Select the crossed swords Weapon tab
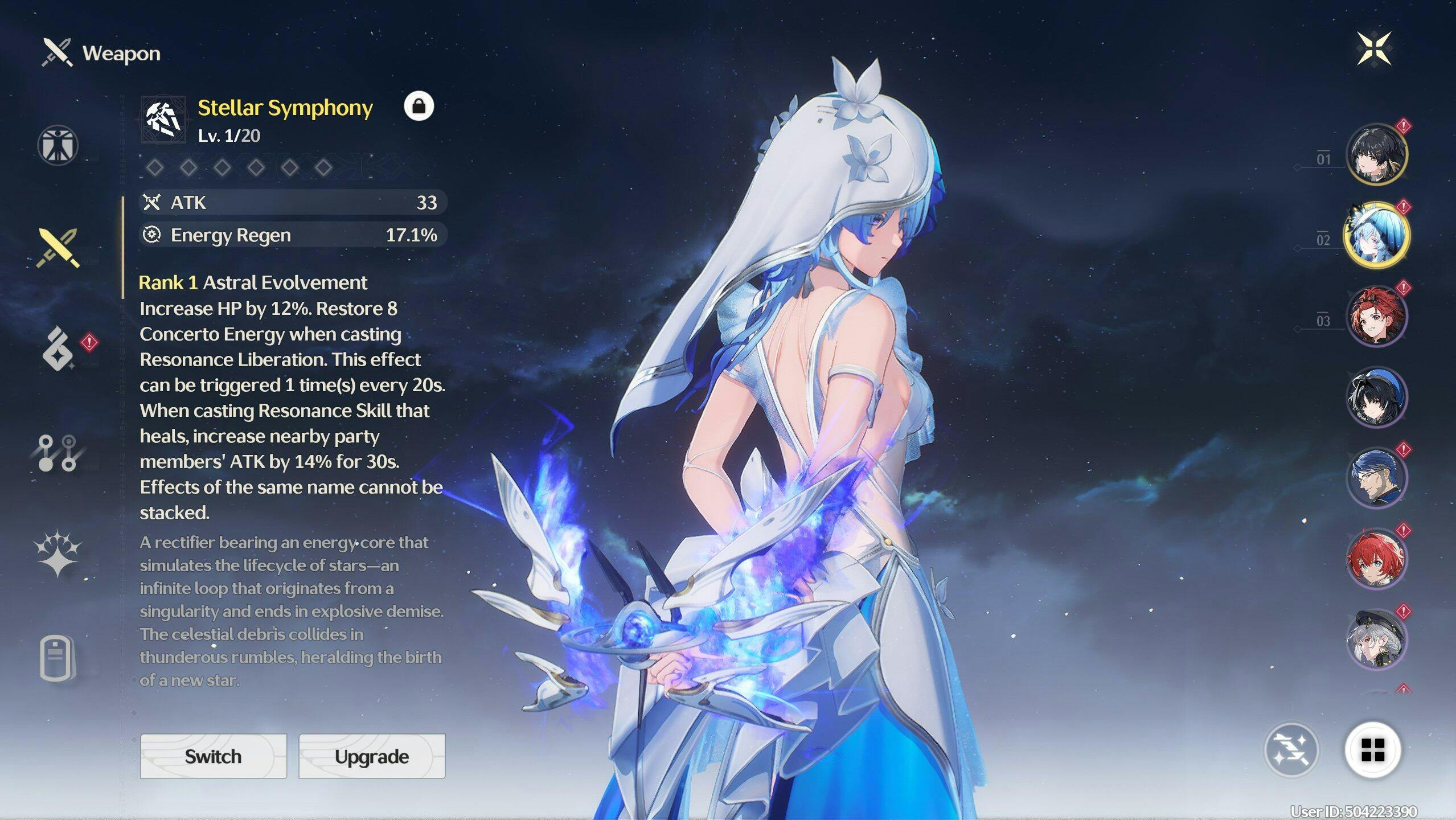Image resolution: width=1456 pixels, height=820 pixels. [x=58, y=248]
